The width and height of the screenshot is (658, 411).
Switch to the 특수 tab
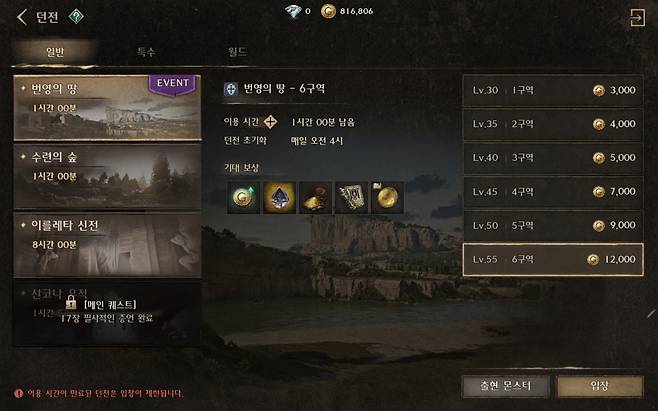pyautogui.click(x=145, y=51)
